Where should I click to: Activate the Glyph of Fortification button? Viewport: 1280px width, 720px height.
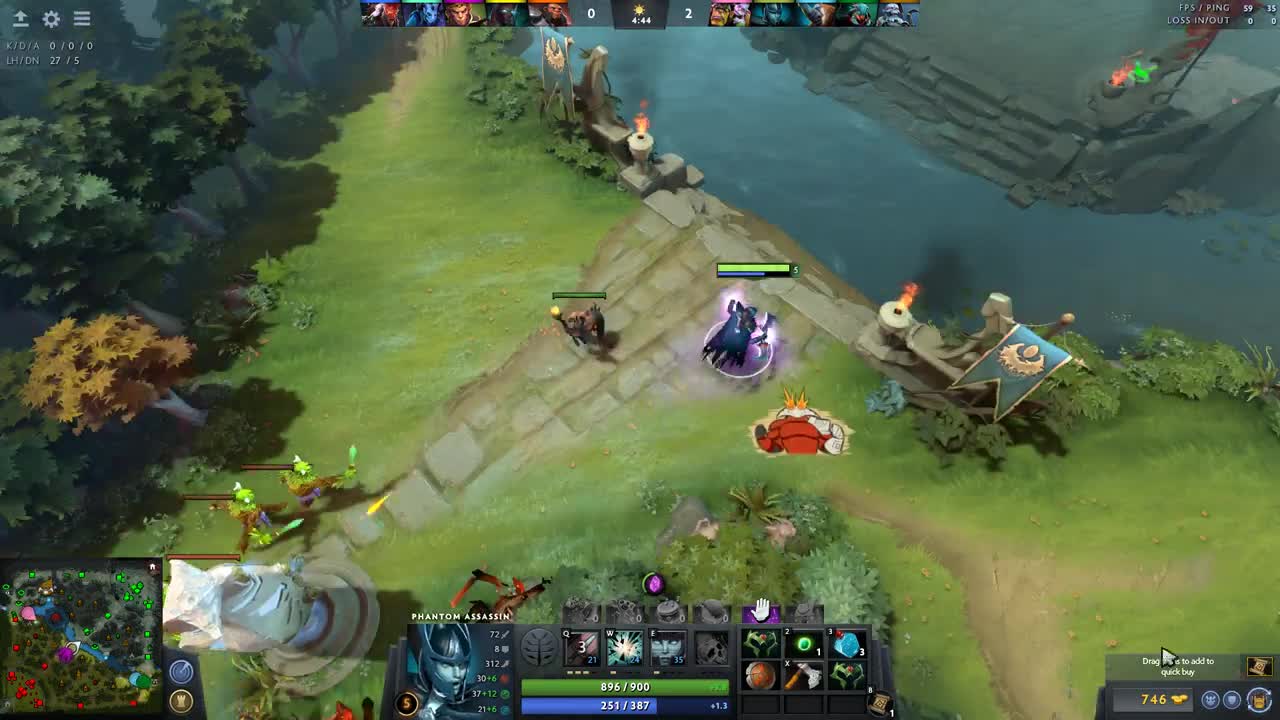[x=181, y=700]
